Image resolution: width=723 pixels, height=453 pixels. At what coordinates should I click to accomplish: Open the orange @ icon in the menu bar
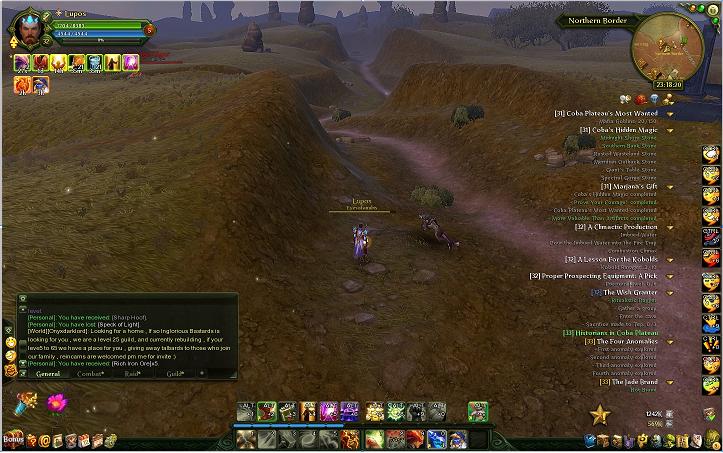pos(45,439)
